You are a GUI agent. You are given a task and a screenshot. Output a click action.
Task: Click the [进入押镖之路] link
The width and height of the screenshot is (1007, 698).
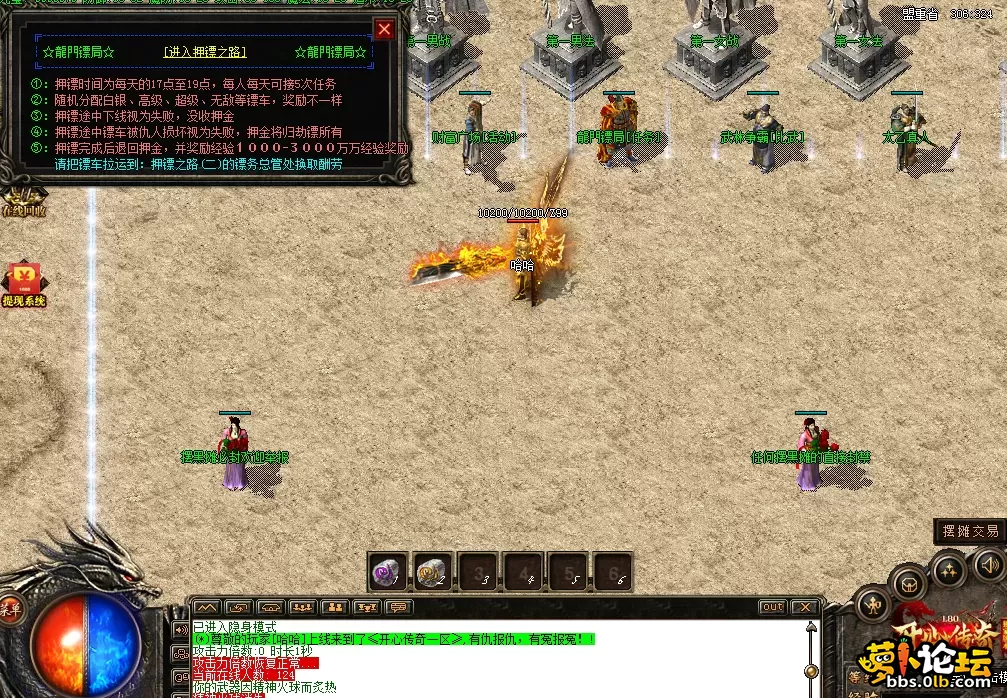click(x=205, y=52)
